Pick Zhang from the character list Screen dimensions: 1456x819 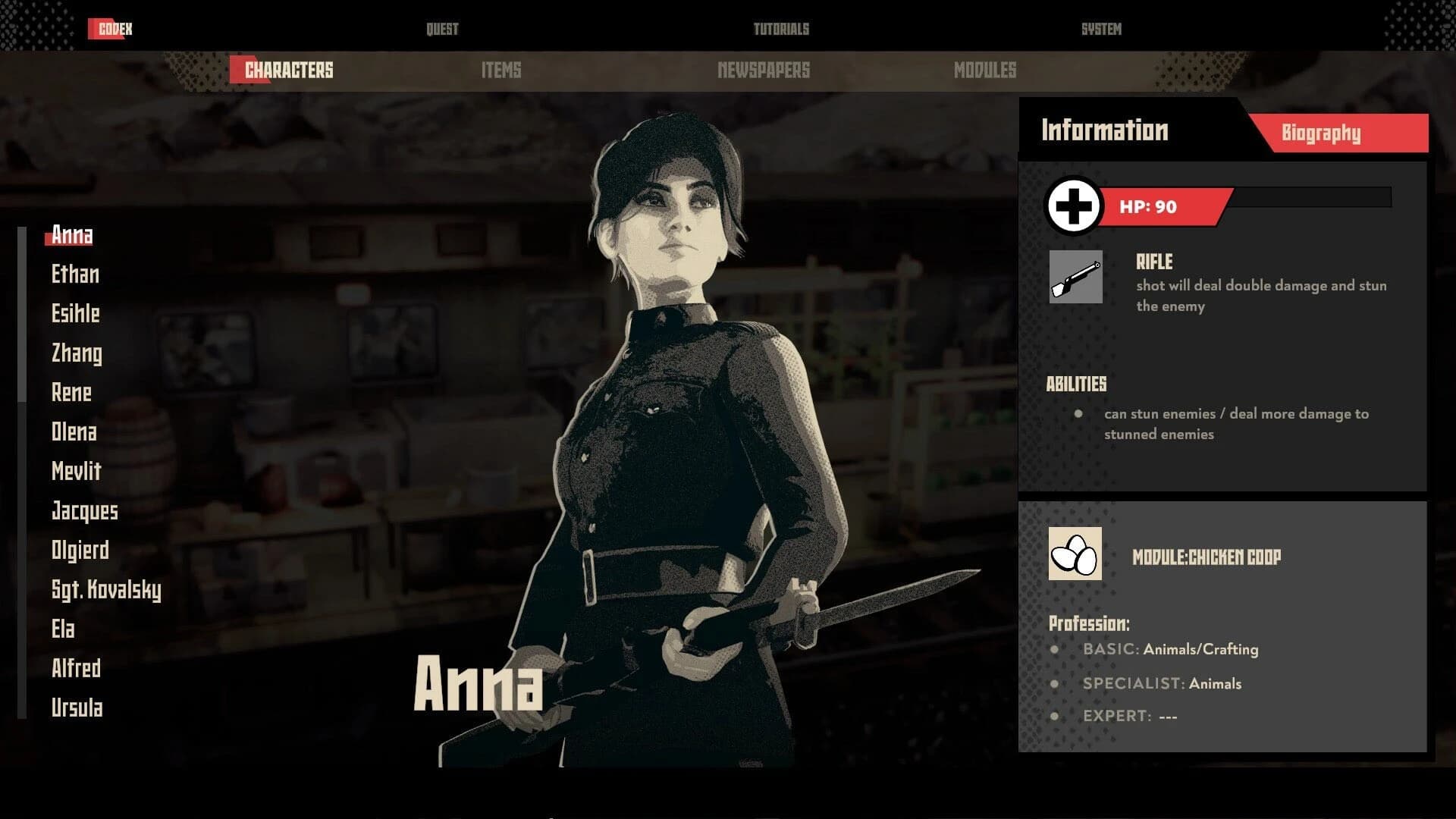[77, 353]
